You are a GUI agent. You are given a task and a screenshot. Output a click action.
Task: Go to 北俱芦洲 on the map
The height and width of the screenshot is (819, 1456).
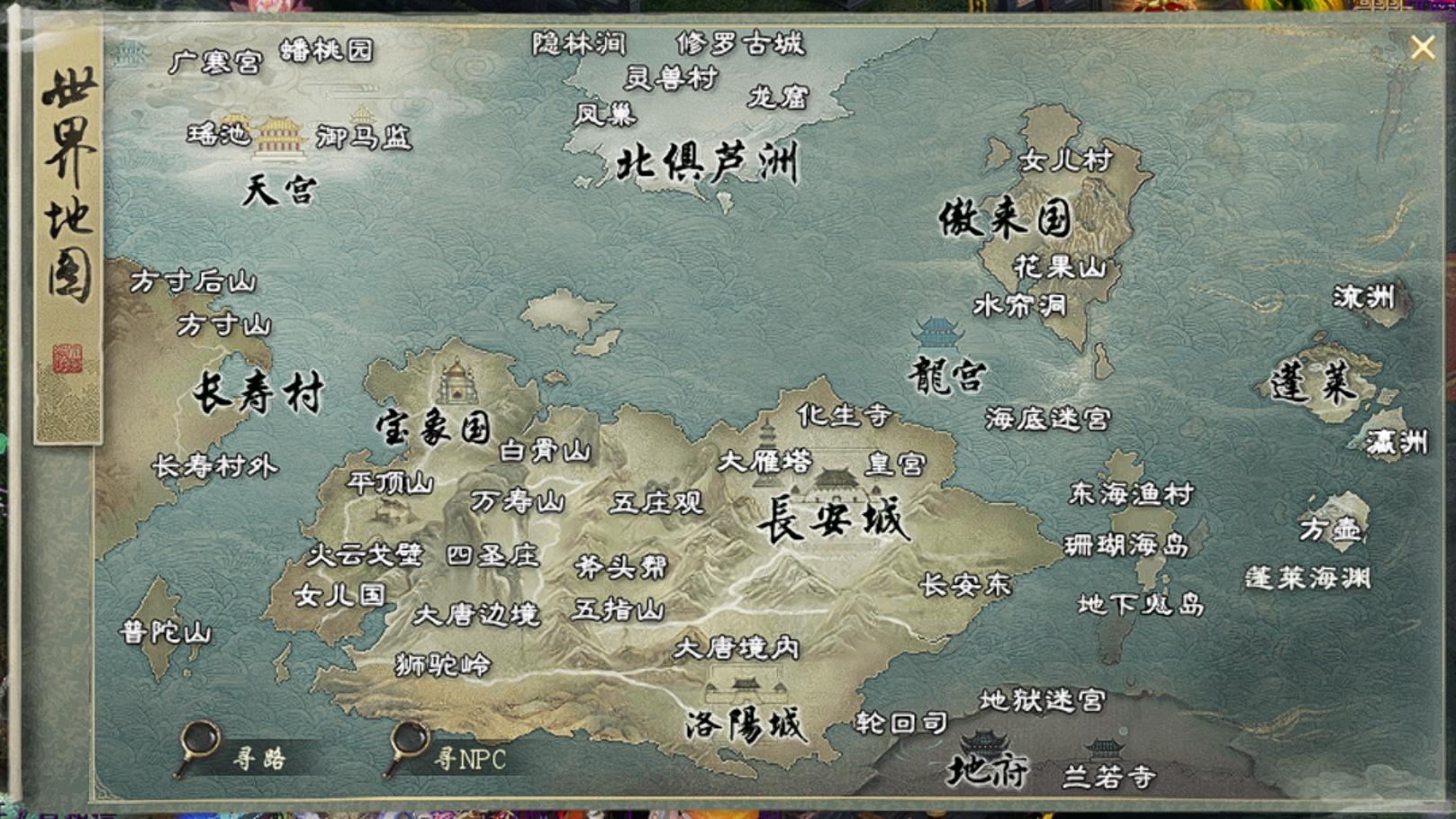[x=708, y=164]
